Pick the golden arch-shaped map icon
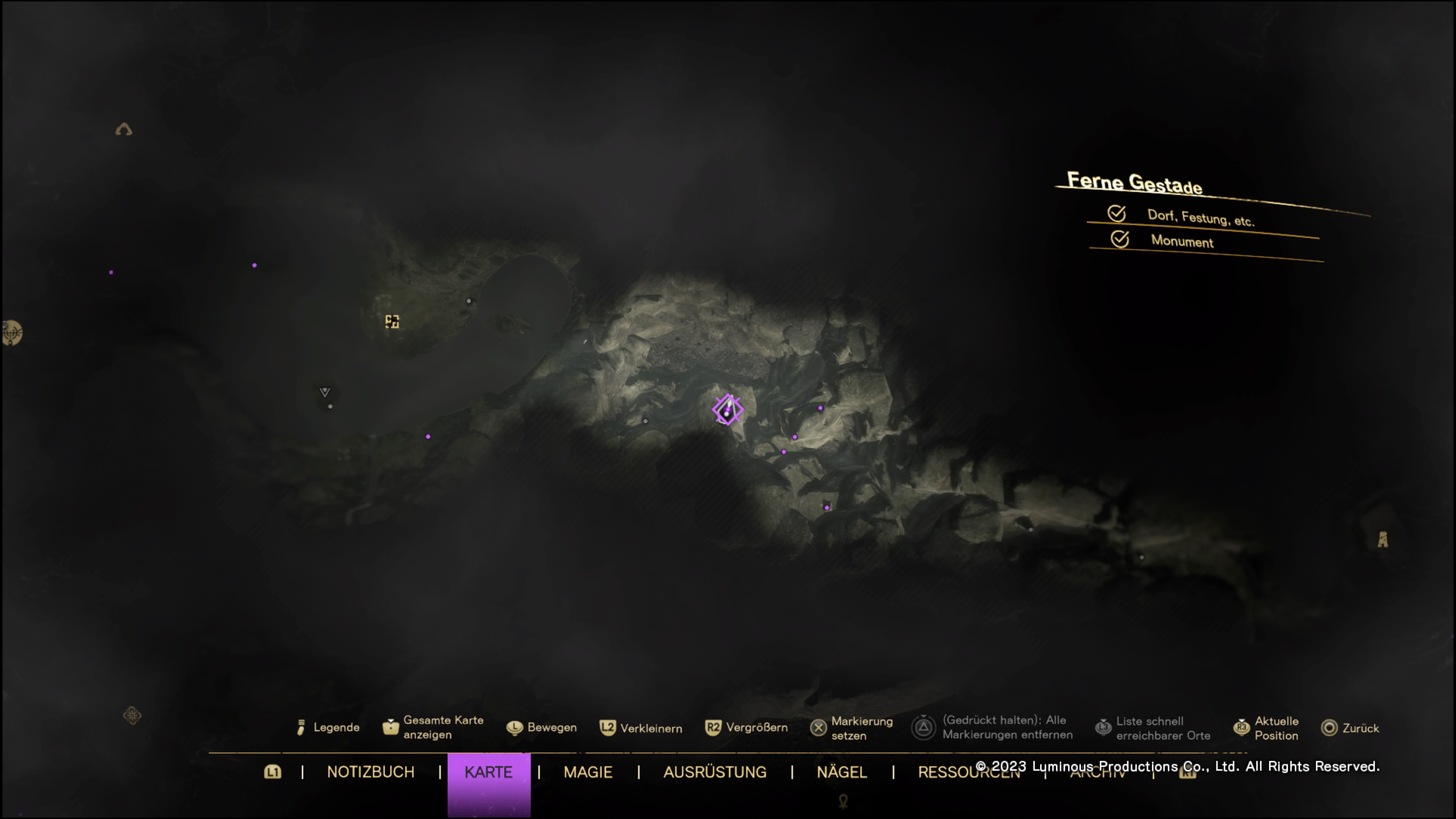The width and height of the screenshot is (1456, 819). tap(124, 129)
